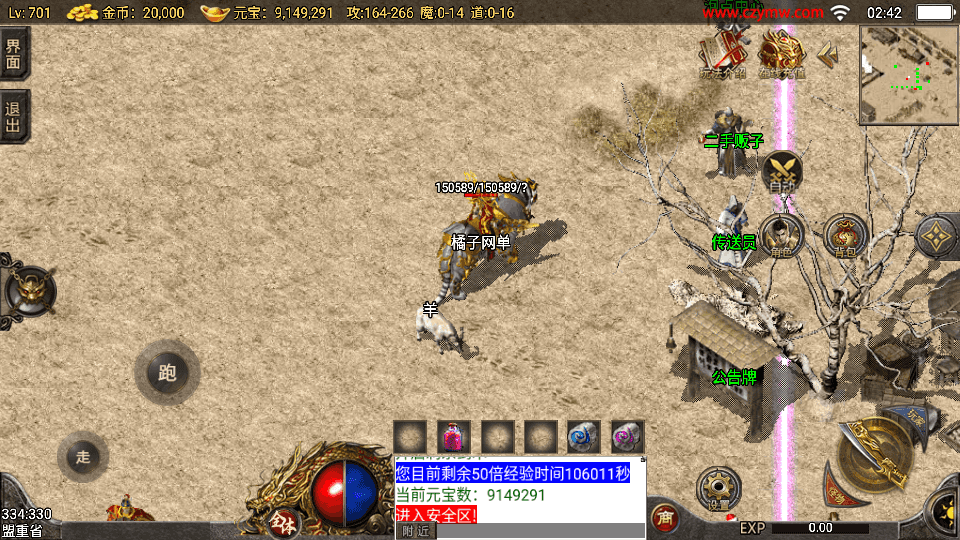Image resolution: width=960 pixels, height=540 pixels.
Task: Click the 退出 exit button
Action: [x=13, y=117]
